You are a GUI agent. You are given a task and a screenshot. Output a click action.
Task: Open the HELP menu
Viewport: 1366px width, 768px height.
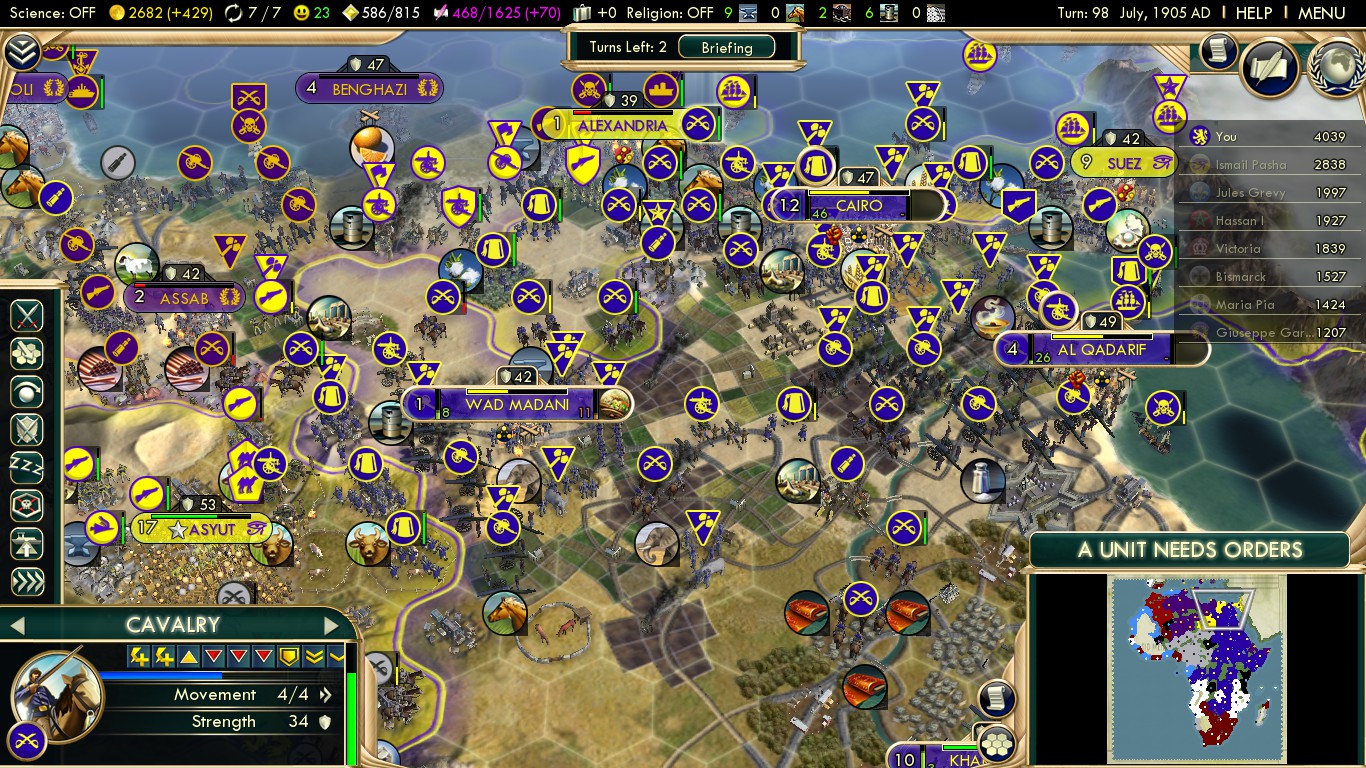pyautogui.click(x=1253, y=13)
